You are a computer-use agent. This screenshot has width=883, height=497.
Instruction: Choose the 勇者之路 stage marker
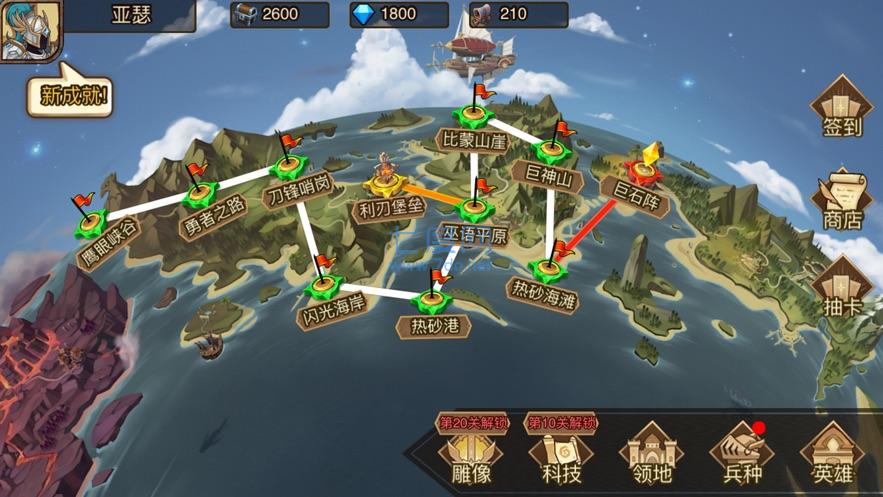(x=200, y=192)
